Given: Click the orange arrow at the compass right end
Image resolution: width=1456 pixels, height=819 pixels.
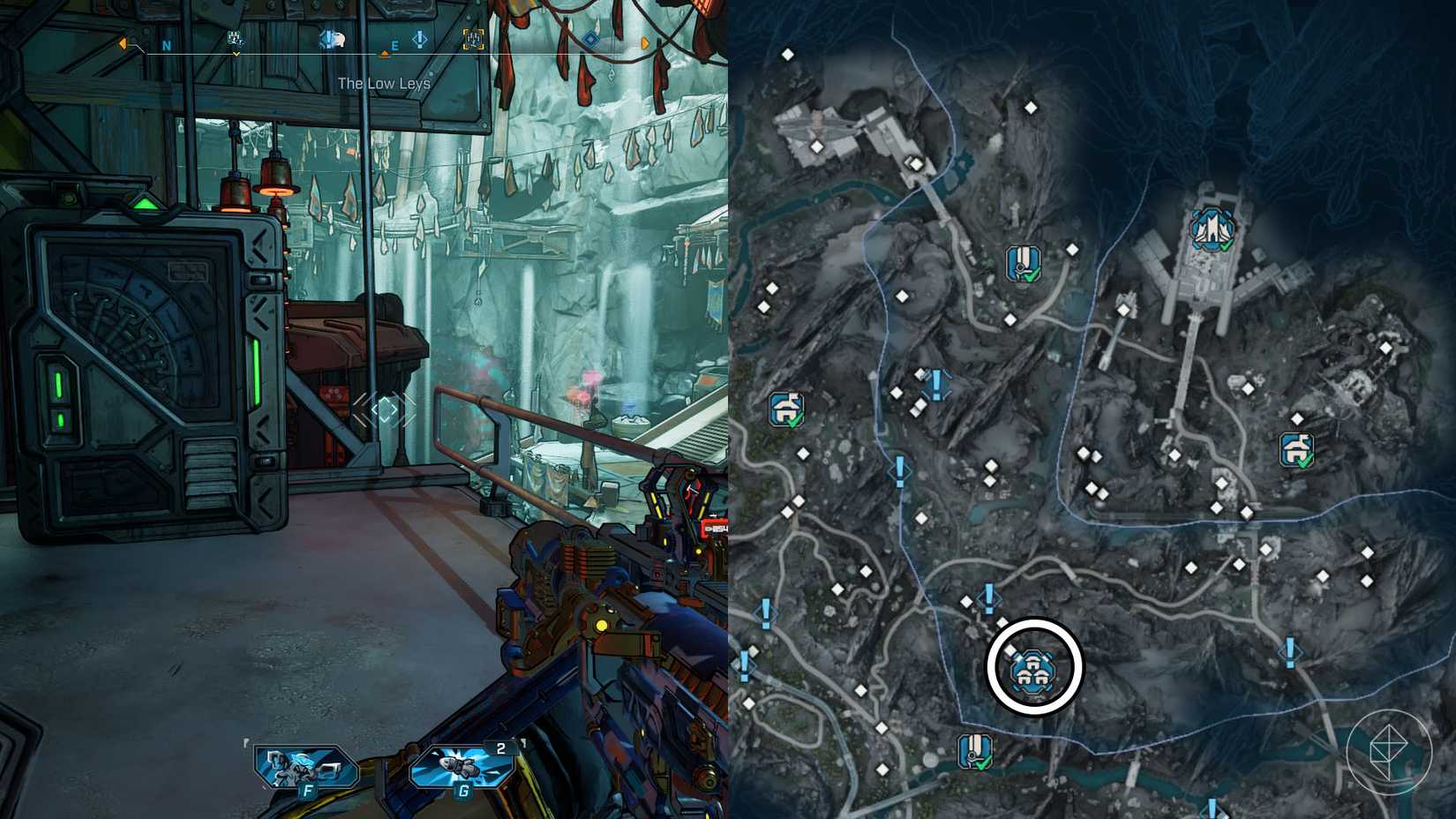Looking at the screenshot, I should coord(645,41).
